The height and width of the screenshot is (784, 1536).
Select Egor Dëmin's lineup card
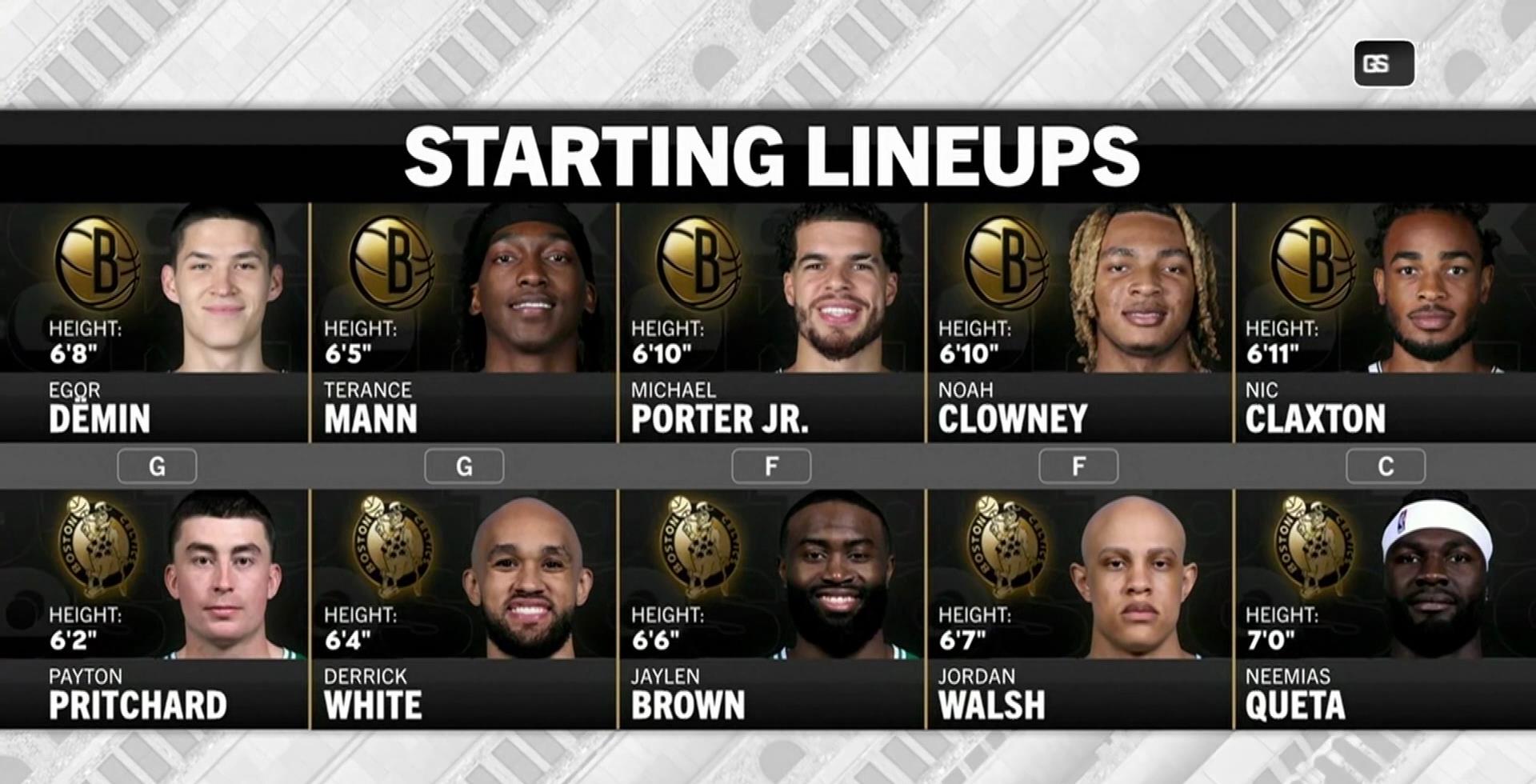click(x=154, y=322)
